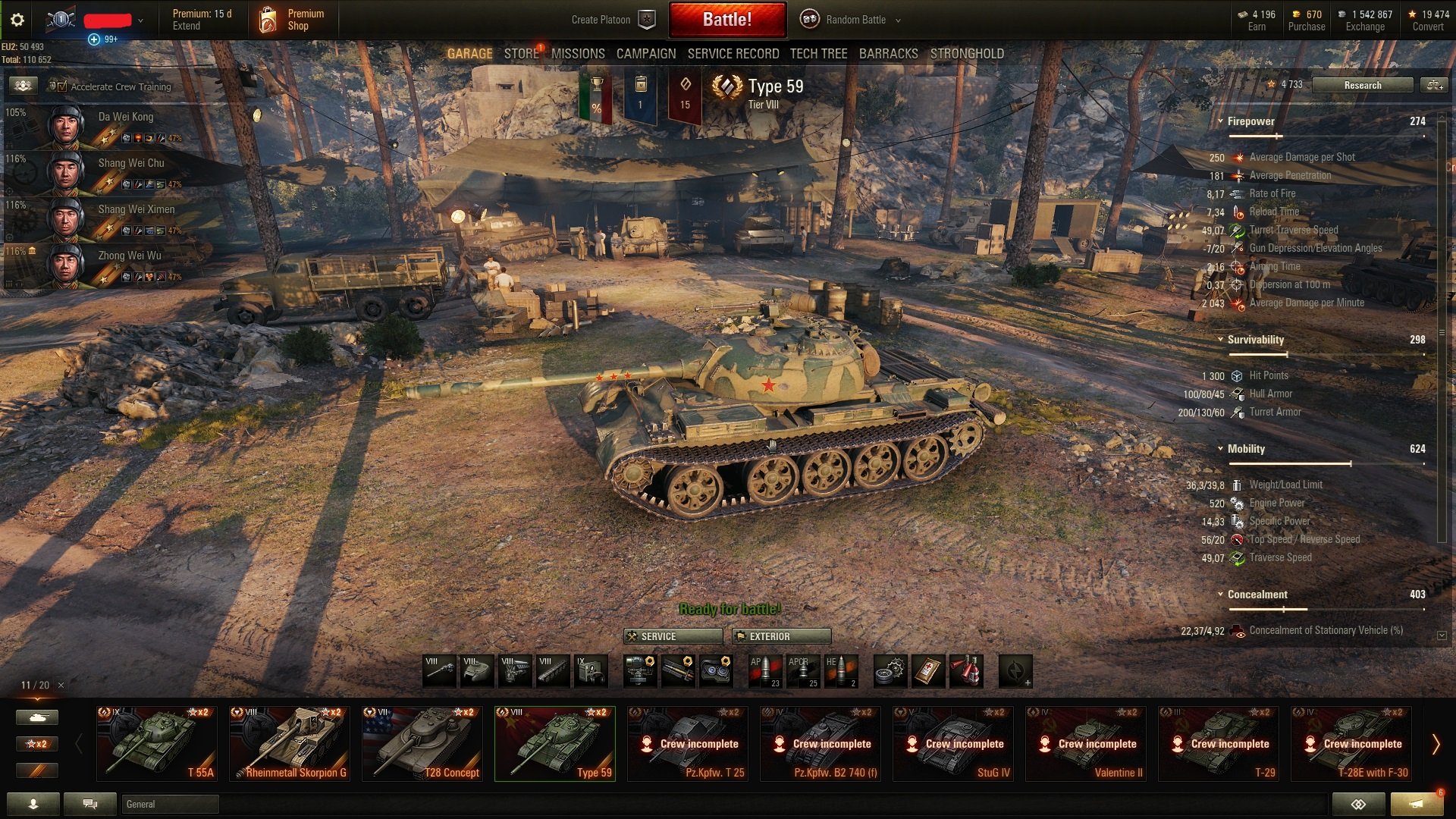Open the Store tab
The width and height of the screenshot is (1456, 819).
521,54
